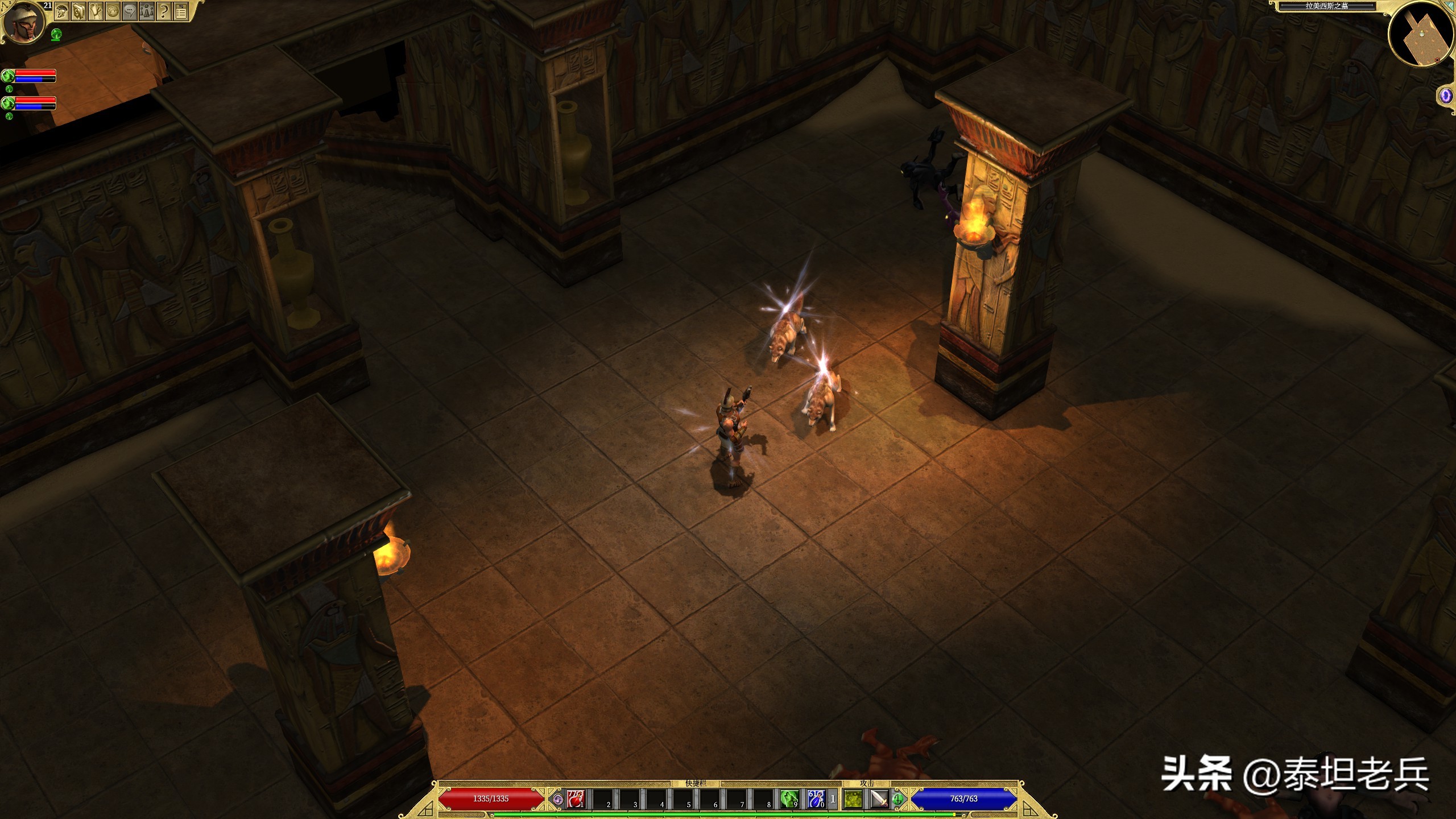Open the quest scroll log
Viewport: 1456px width, 819px height.
[96, 11]
